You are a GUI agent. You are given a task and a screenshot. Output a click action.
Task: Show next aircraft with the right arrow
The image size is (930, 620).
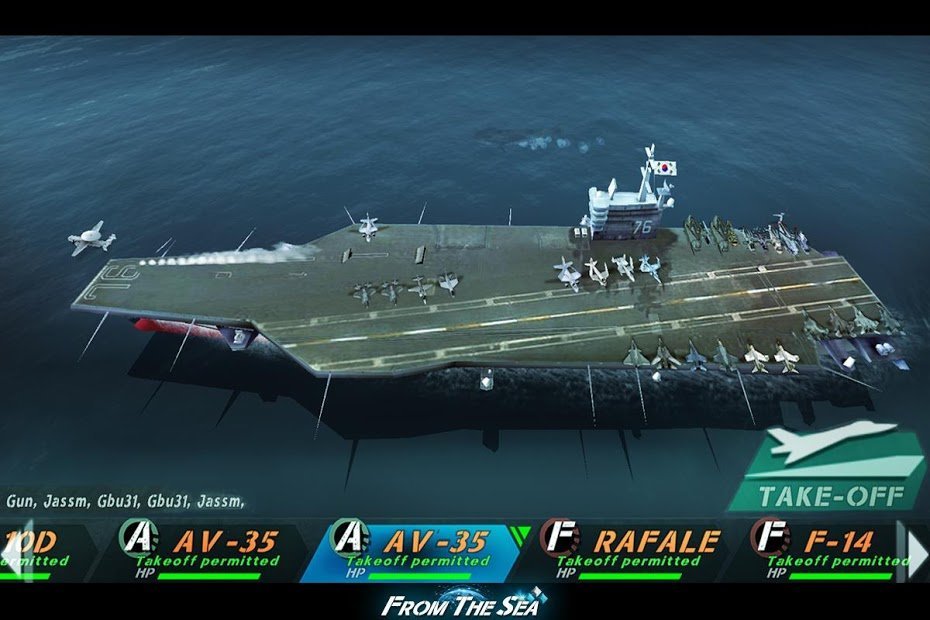918,551
